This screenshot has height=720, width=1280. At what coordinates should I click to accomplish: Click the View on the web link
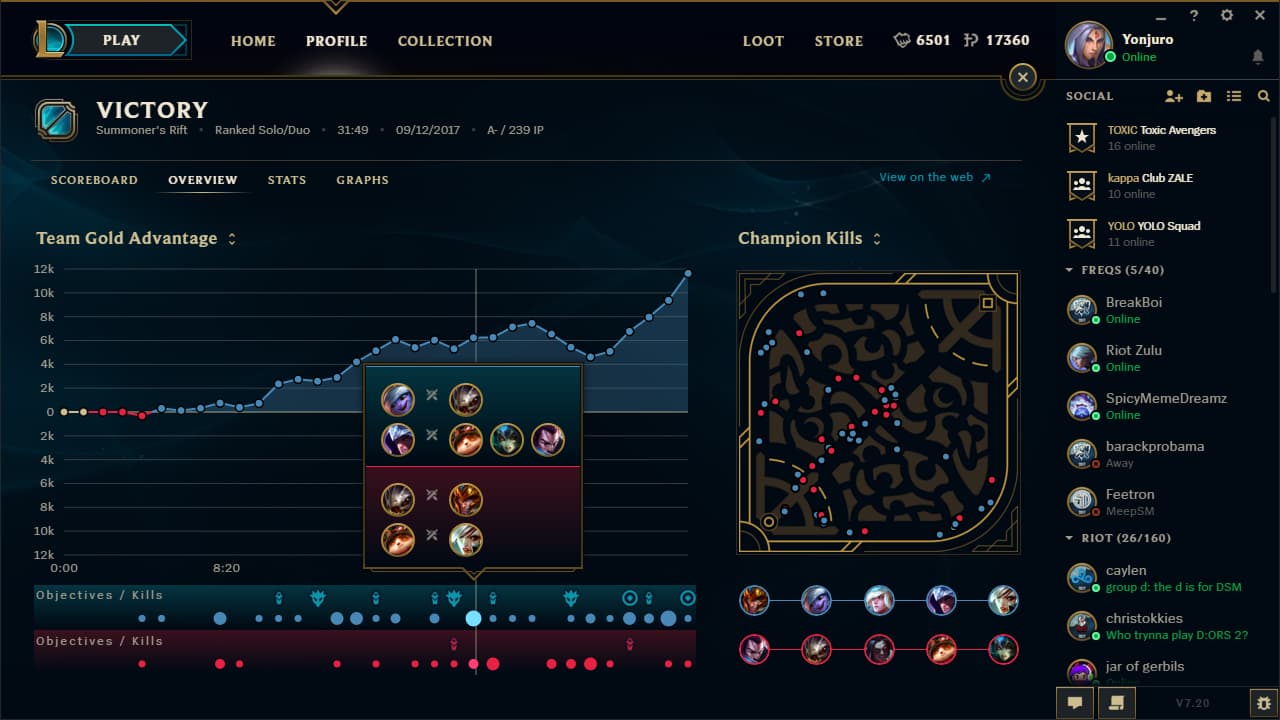[926, 176]
